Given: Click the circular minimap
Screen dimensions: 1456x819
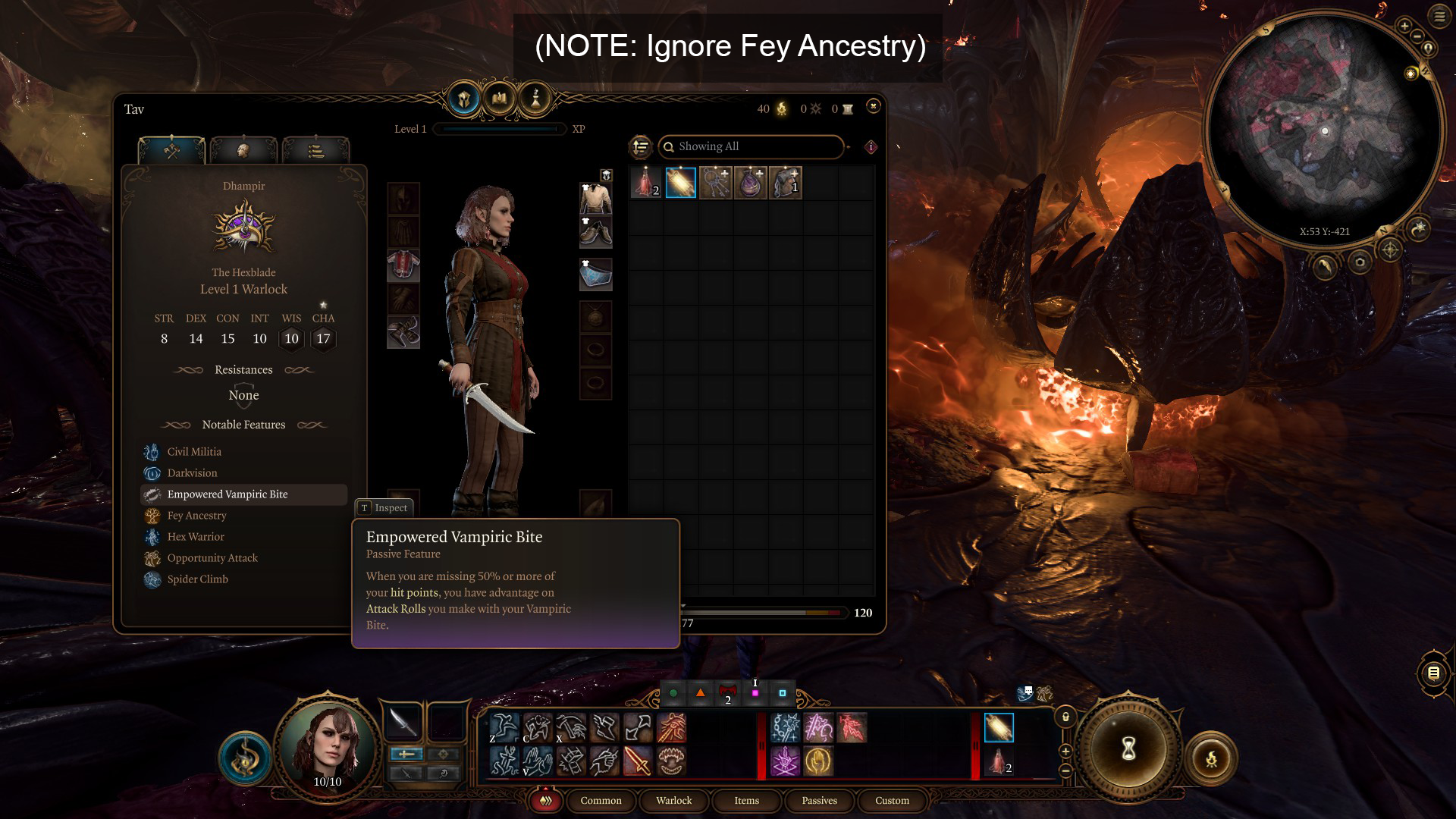Looking at the screenshot, I should pyautogui.click(x=1324, y=129).
